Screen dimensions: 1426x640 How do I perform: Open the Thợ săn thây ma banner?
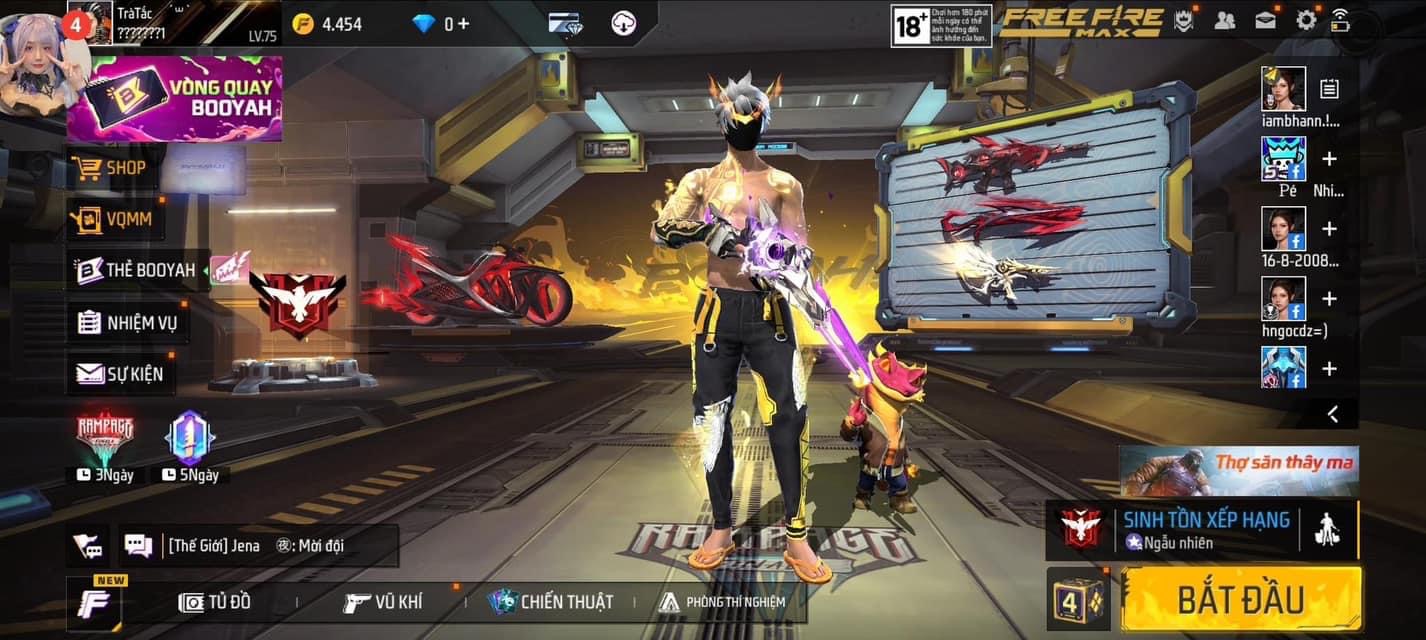[1238, 471]
